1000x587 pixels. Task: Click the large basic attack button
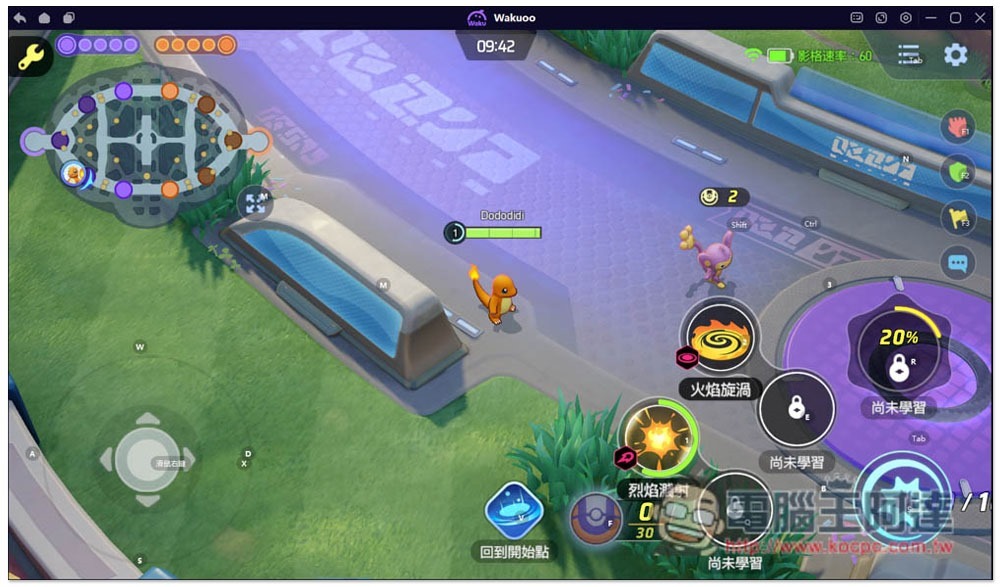pos(903,500)
